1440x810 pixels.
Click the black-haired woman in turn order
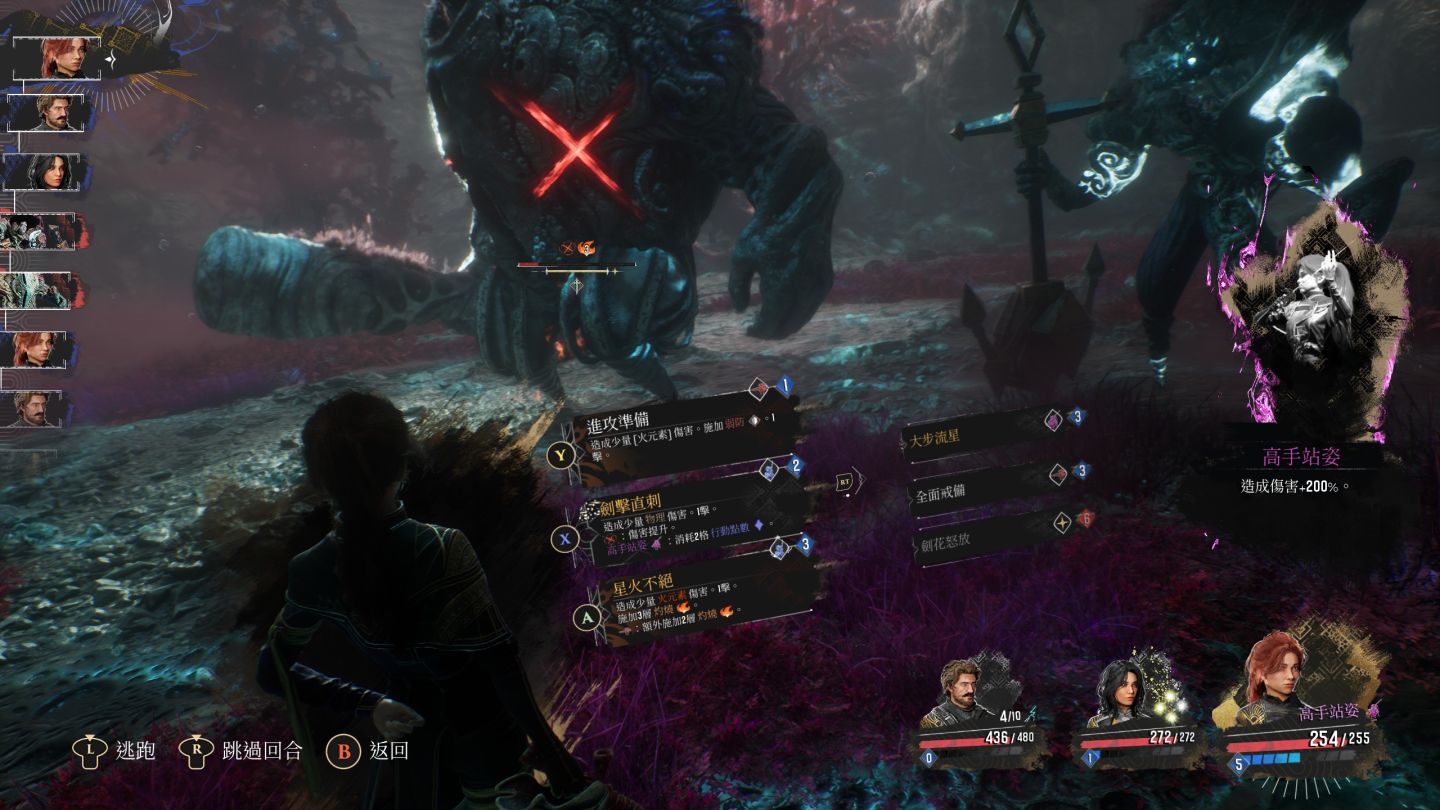coord(46,171)
